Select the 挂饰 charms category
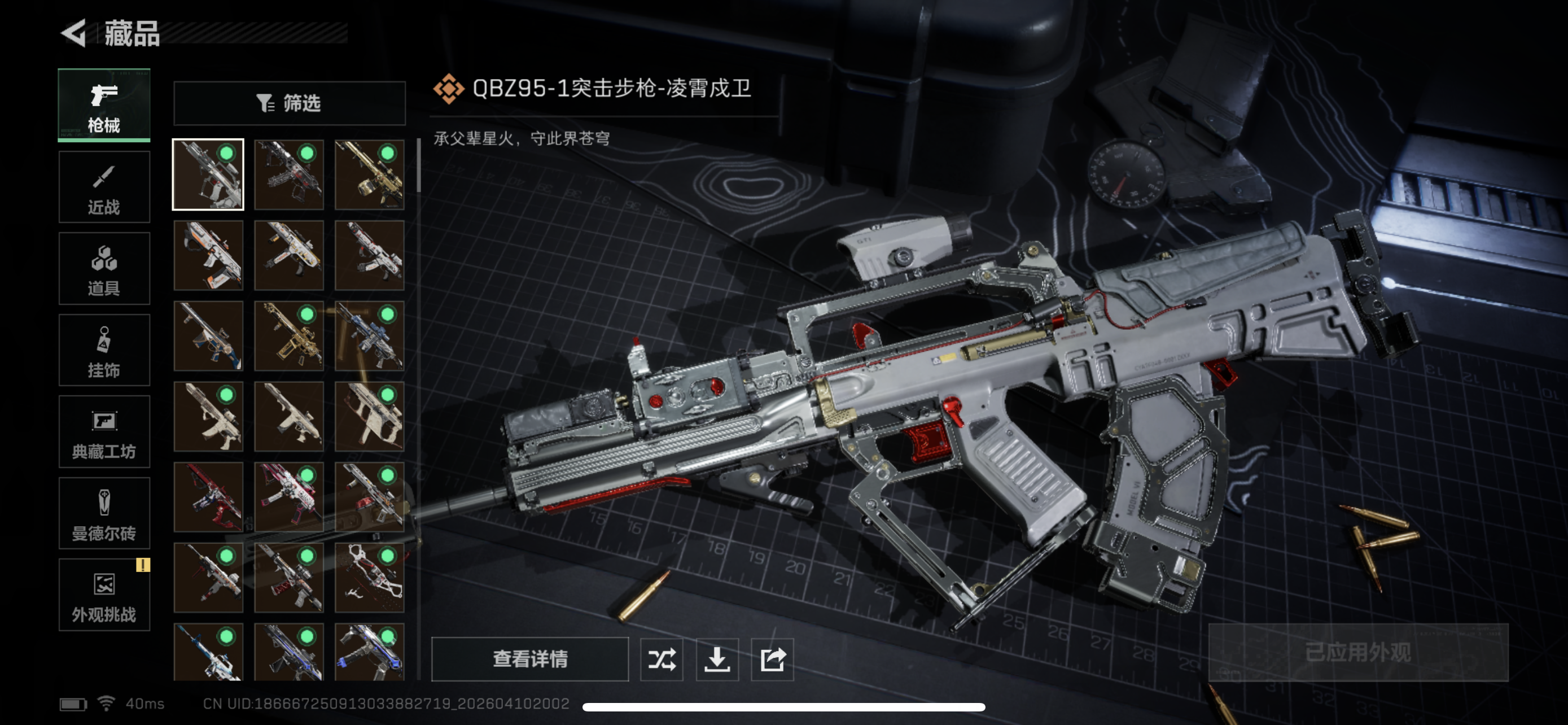 pos(103,350)
